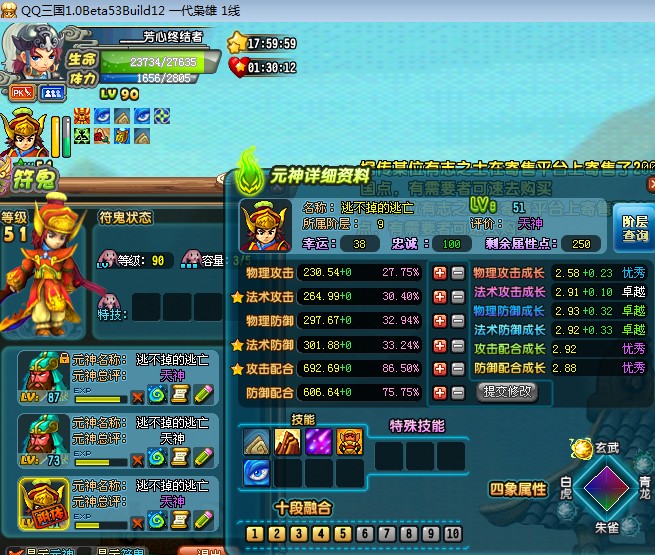Select the purple lightning skill icon

(x=319, y=440)
